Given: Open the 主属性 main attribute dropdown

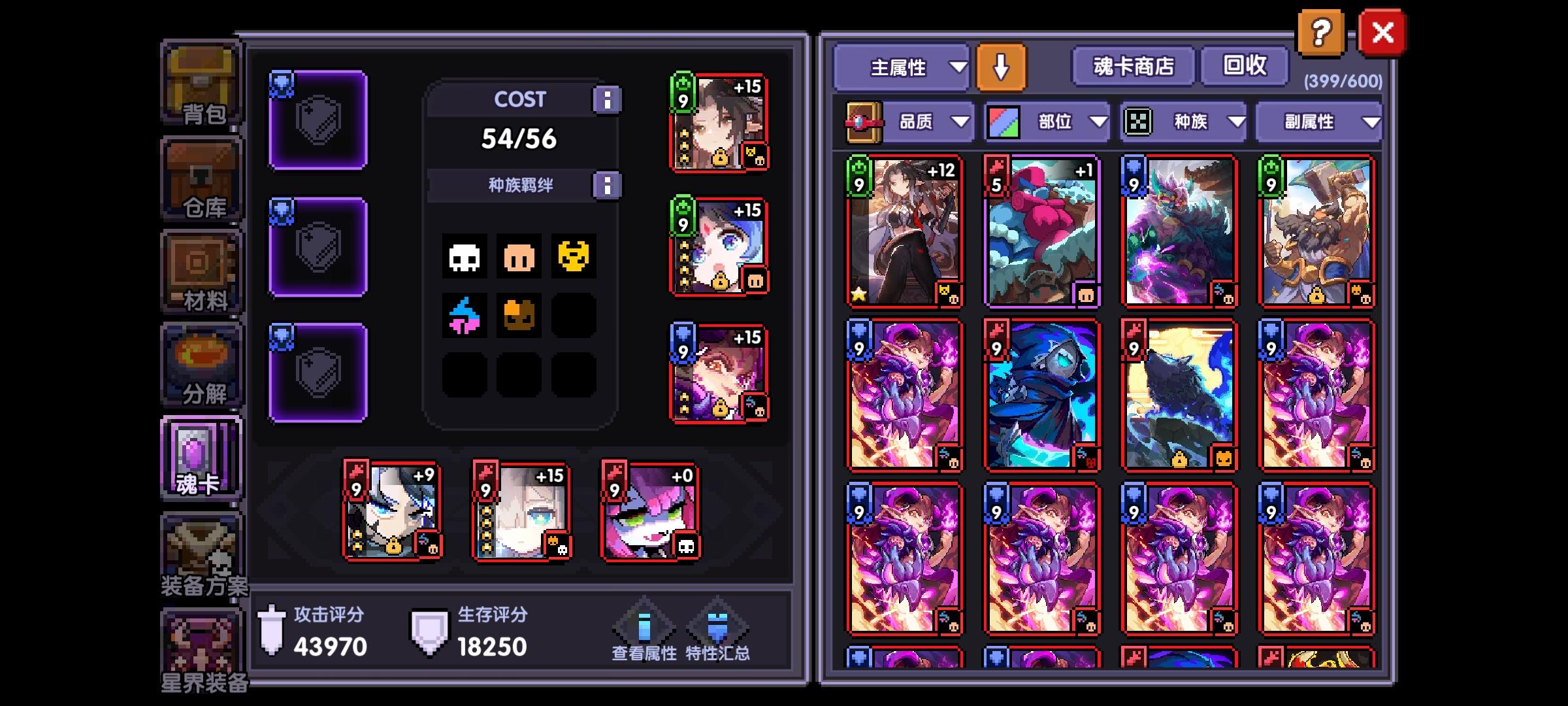Looking at the screenshot, I should point(902,68).
